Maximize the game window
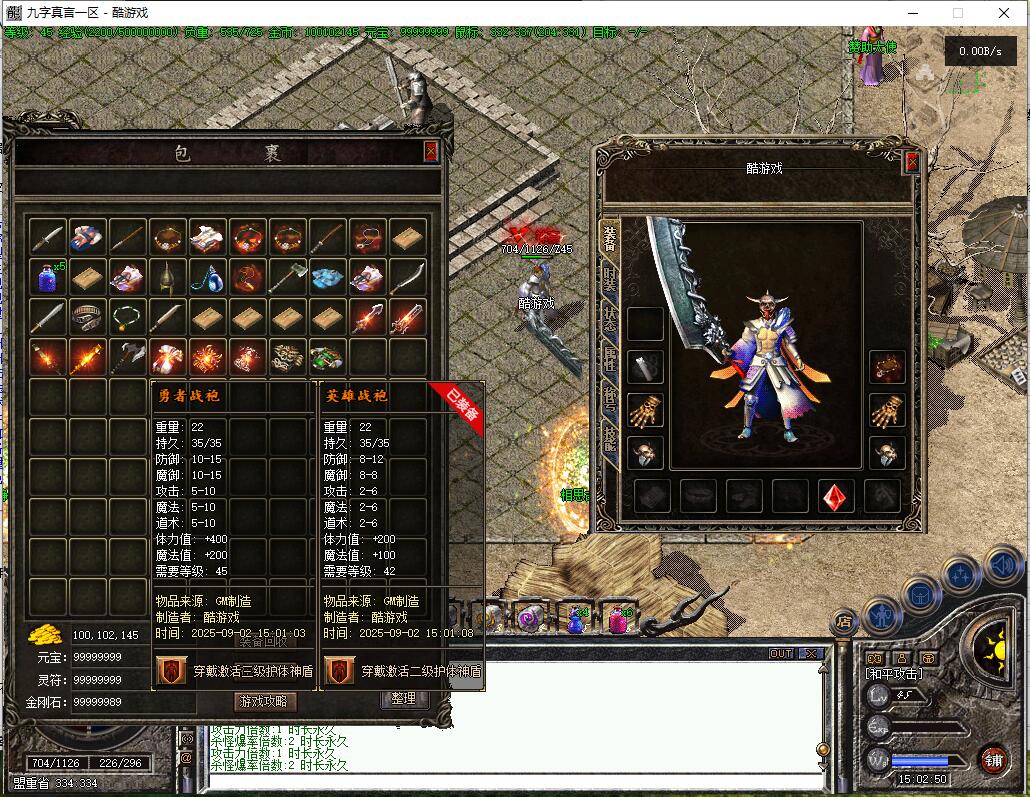This screenshot has width=1030, height=797. tap(957, 13)
